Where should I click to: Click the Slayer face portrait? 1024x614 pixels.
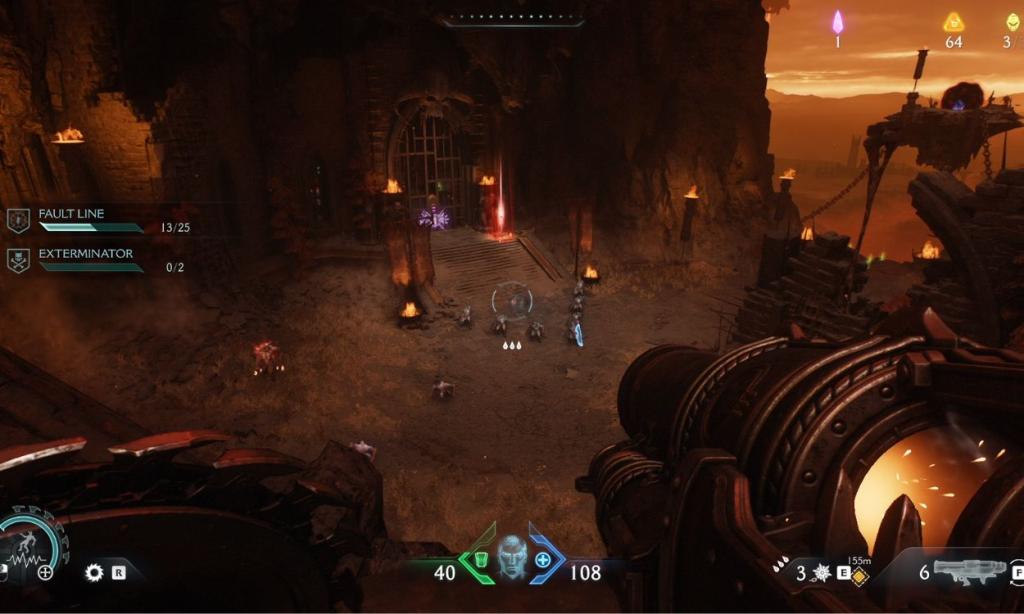512,559
